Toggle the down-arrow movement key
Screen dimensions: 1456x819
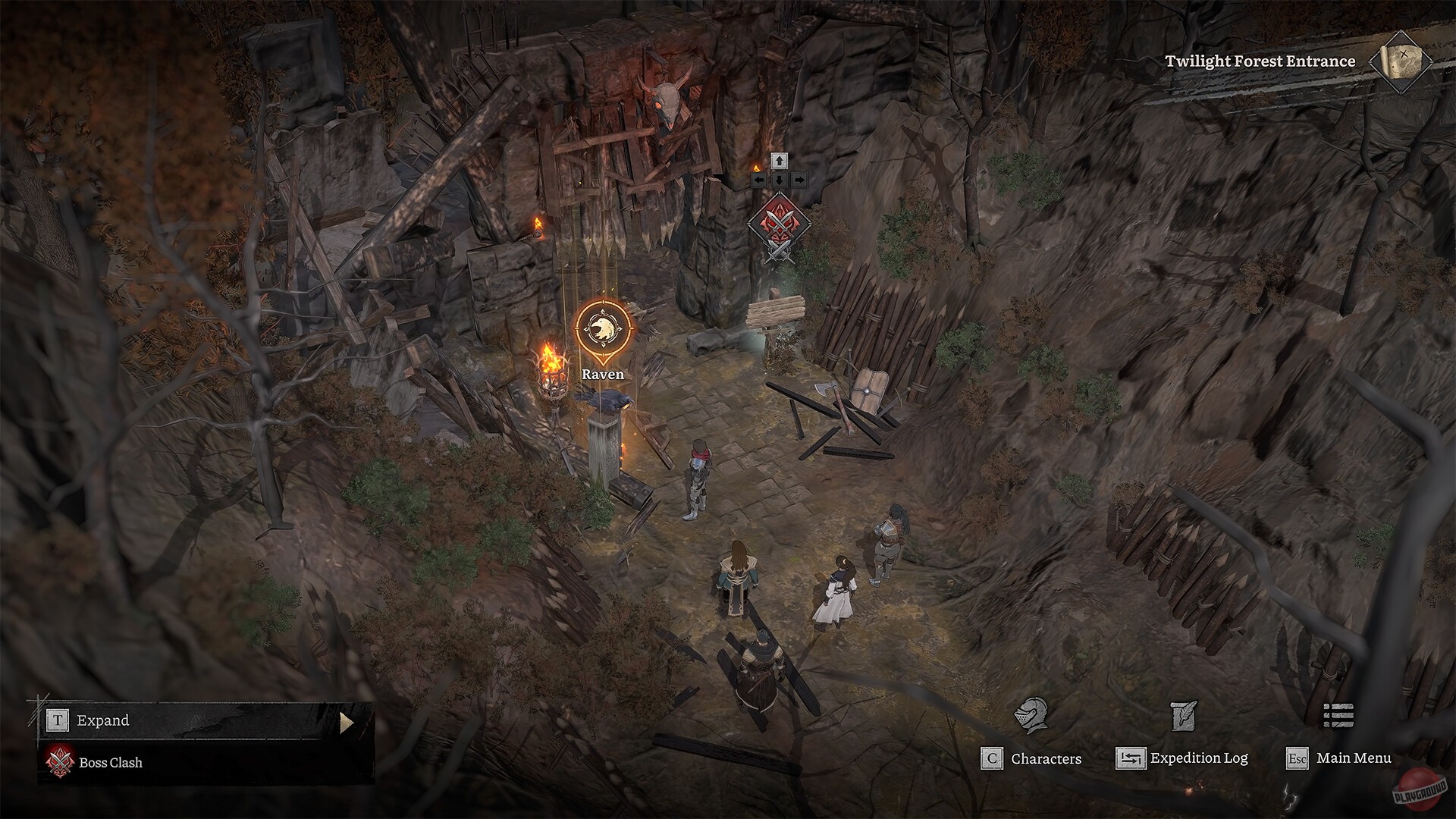pyautogui.click(x=779, y=180)
